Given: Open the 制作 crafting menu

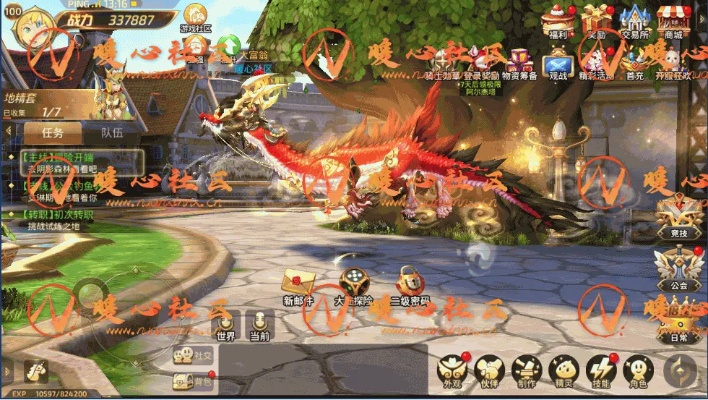Looking at the screenshot, I should click(x=527, y=370).
